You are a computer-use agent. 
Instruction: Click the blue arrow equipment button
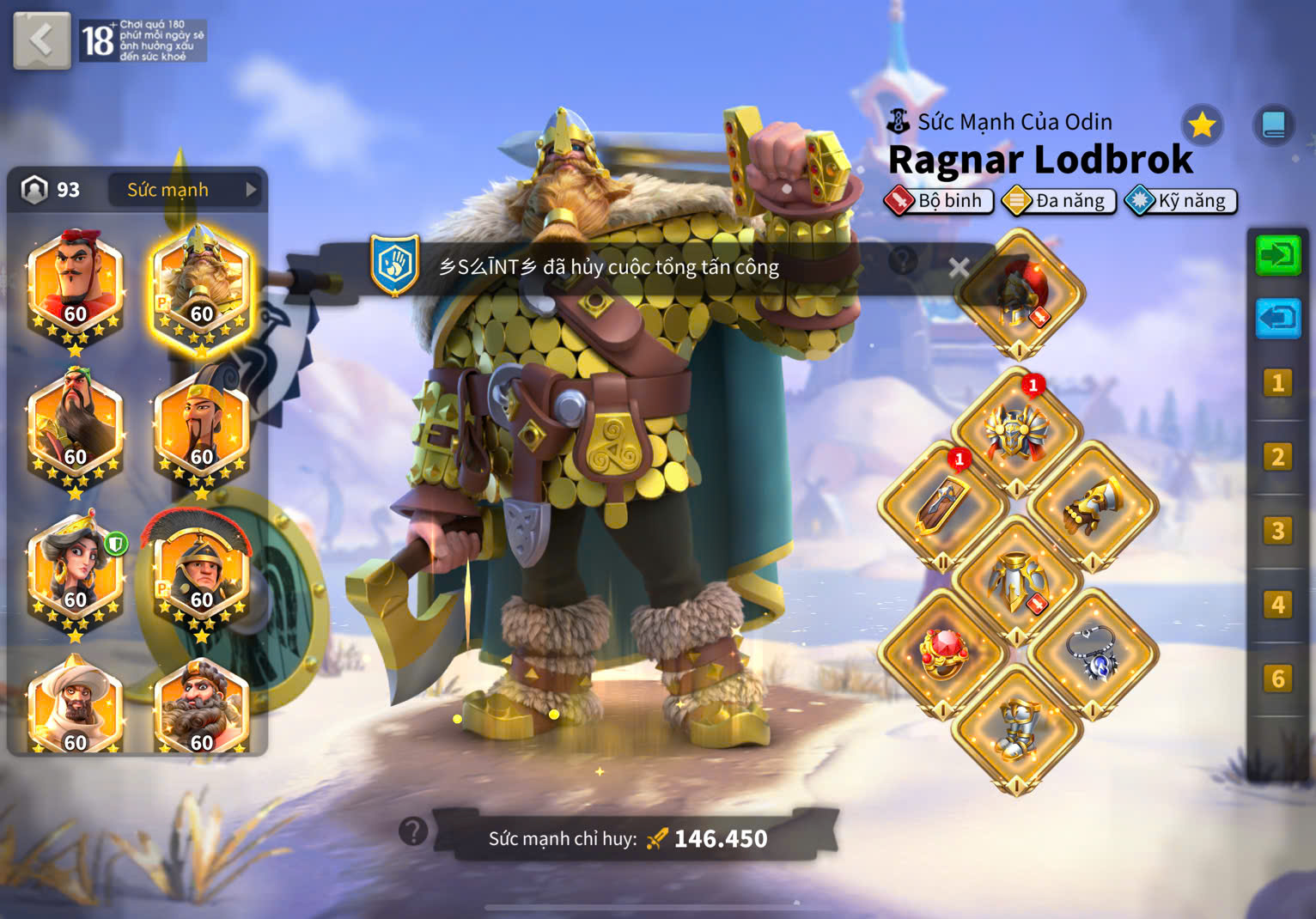[x=1277, y=319]
